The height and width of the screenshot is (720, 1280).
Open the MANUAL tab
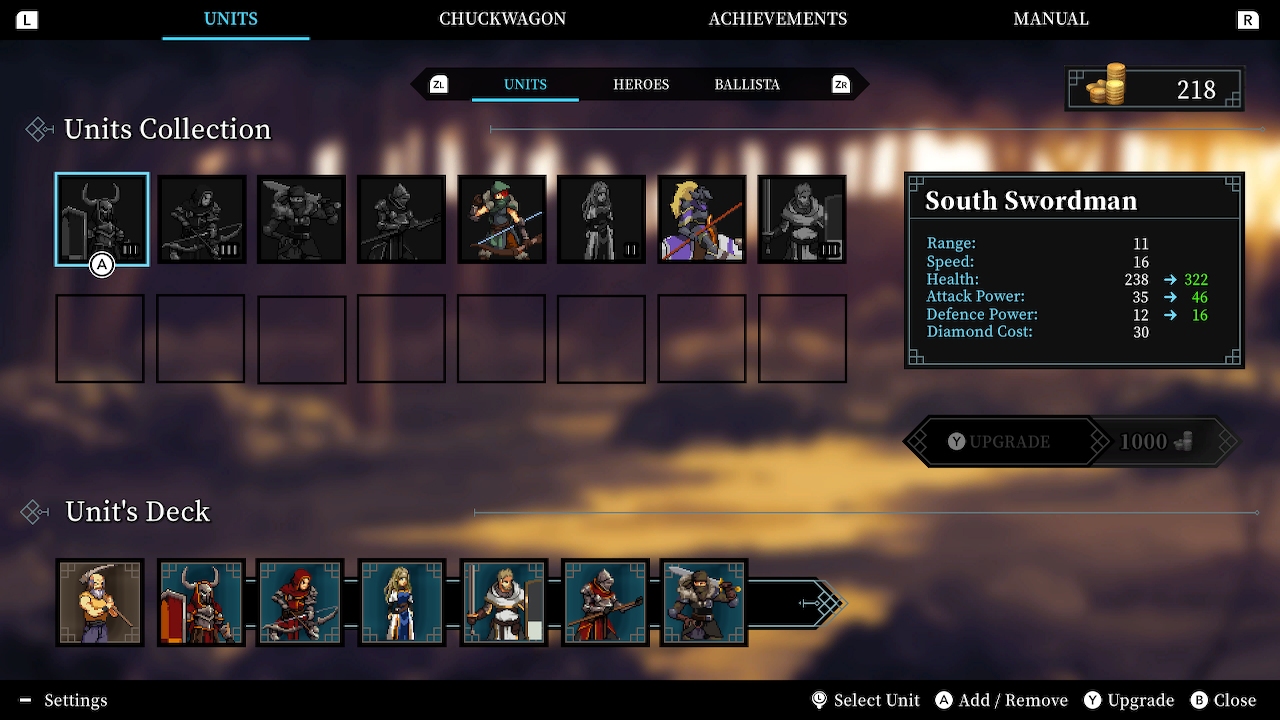point(1051,18)
